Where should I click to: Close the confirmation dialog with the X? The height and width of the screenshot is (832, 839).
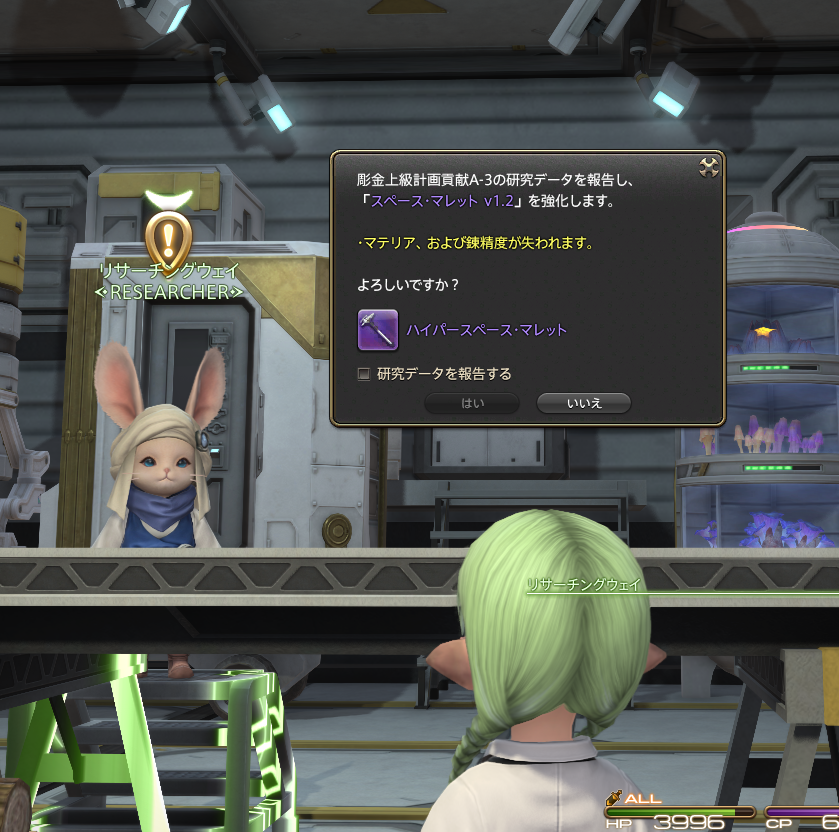coord(709,168)
